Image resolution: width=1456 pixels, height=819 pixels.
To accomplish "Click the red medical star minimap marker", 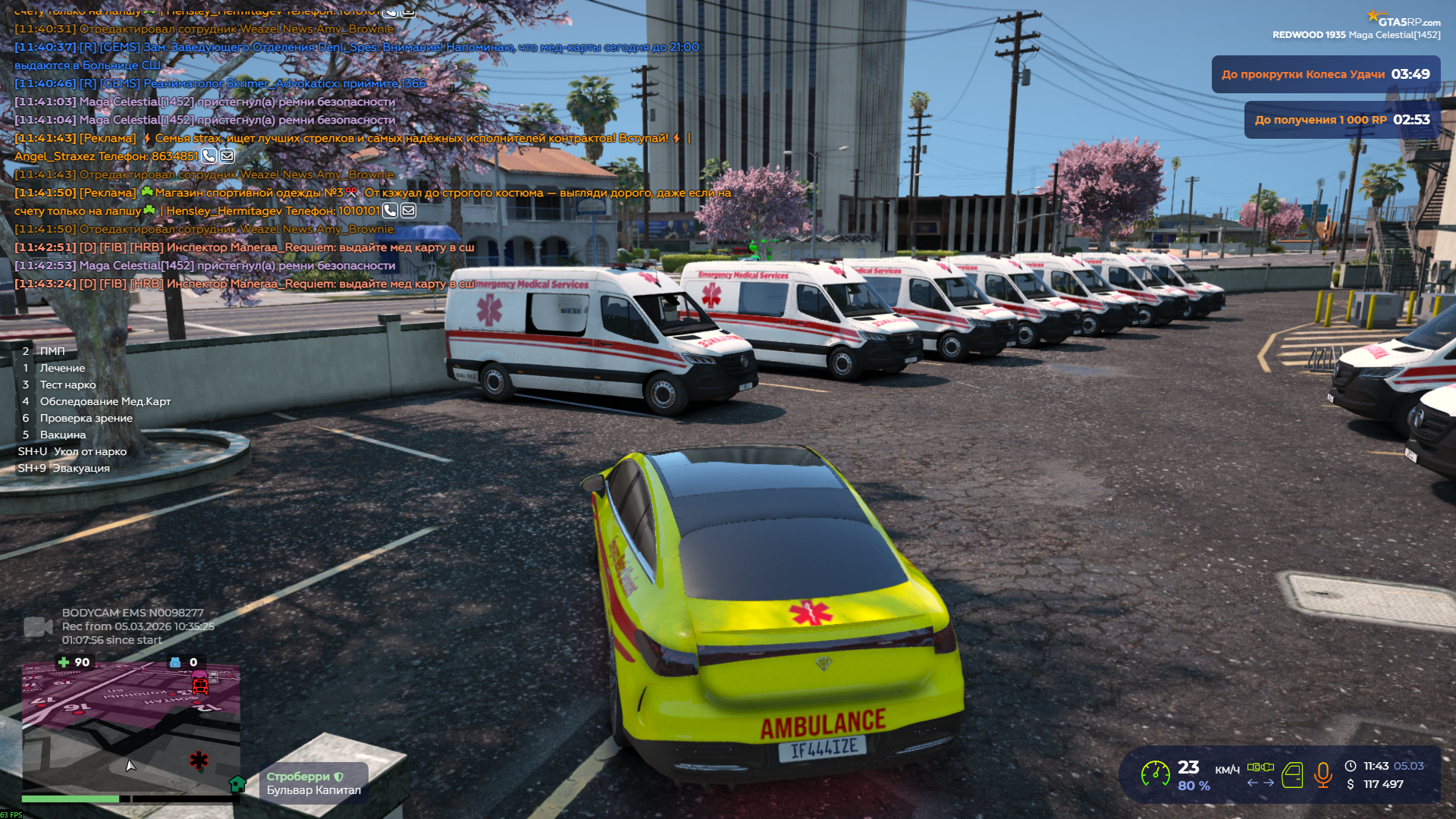I will (x=199, y=760).
